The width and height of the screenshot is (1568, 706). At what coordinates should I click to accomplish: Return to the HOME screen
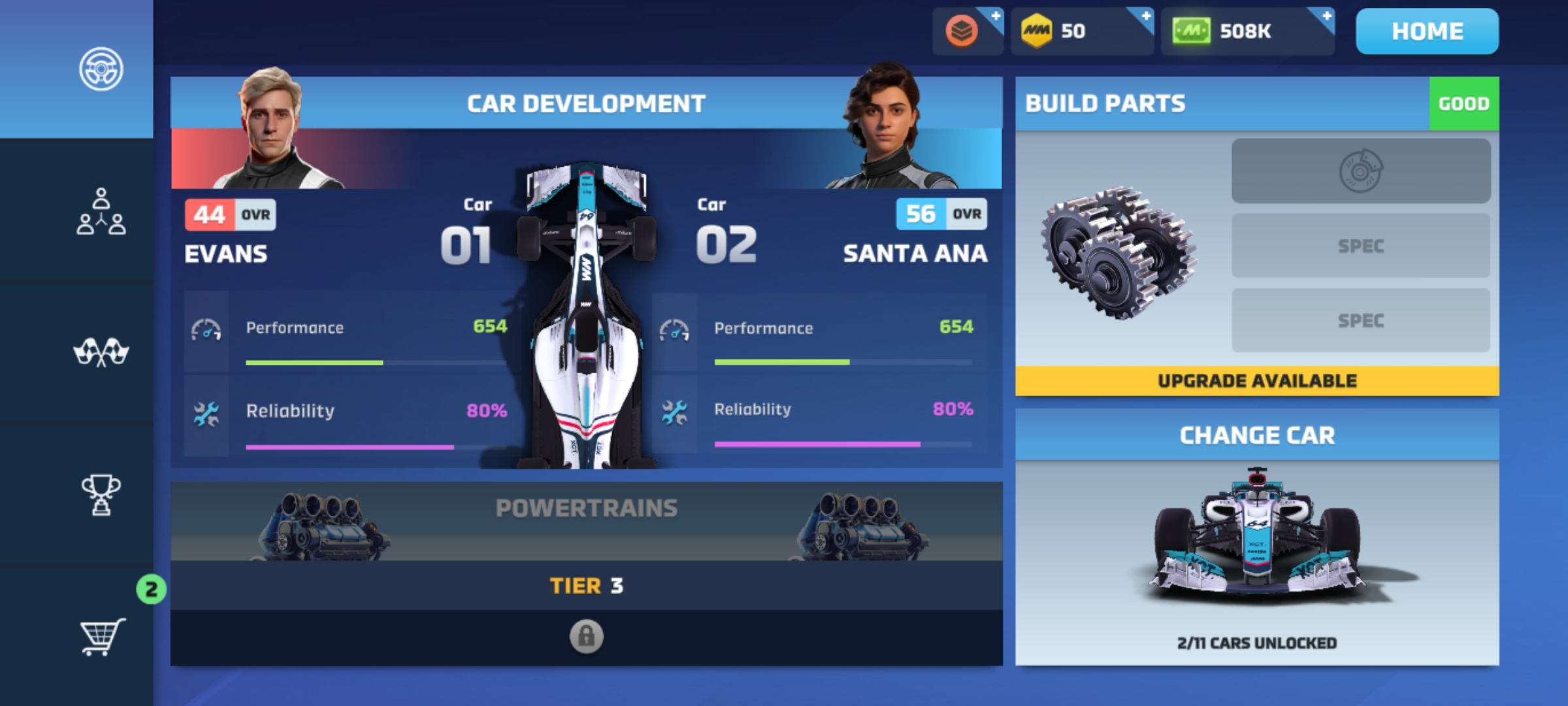(x=1427, y=31)
